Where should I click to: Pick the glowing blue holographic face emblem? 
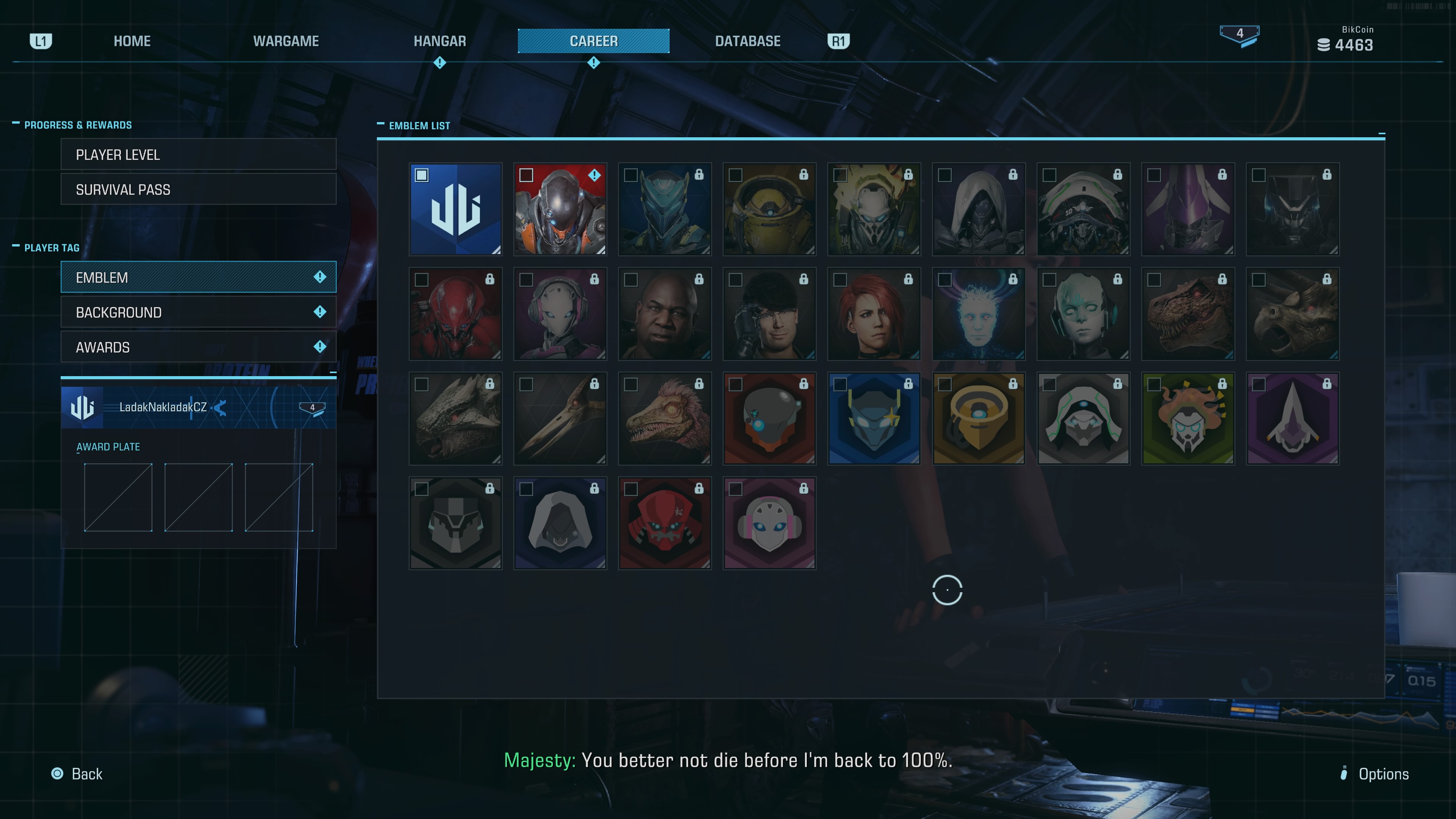tap(978, 314)
